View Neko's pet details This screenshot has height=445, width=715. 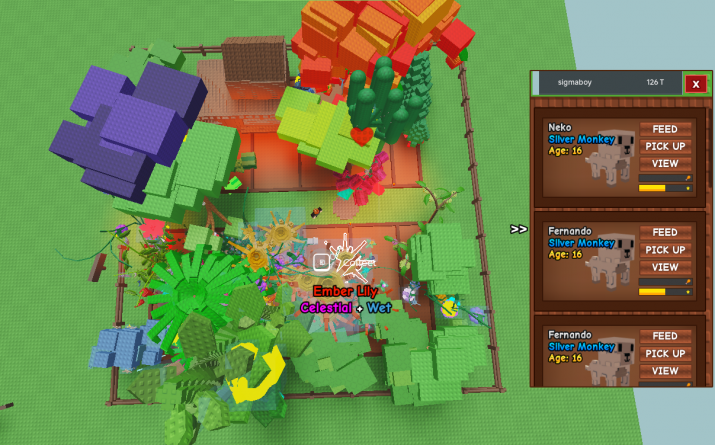click(665, 163)
